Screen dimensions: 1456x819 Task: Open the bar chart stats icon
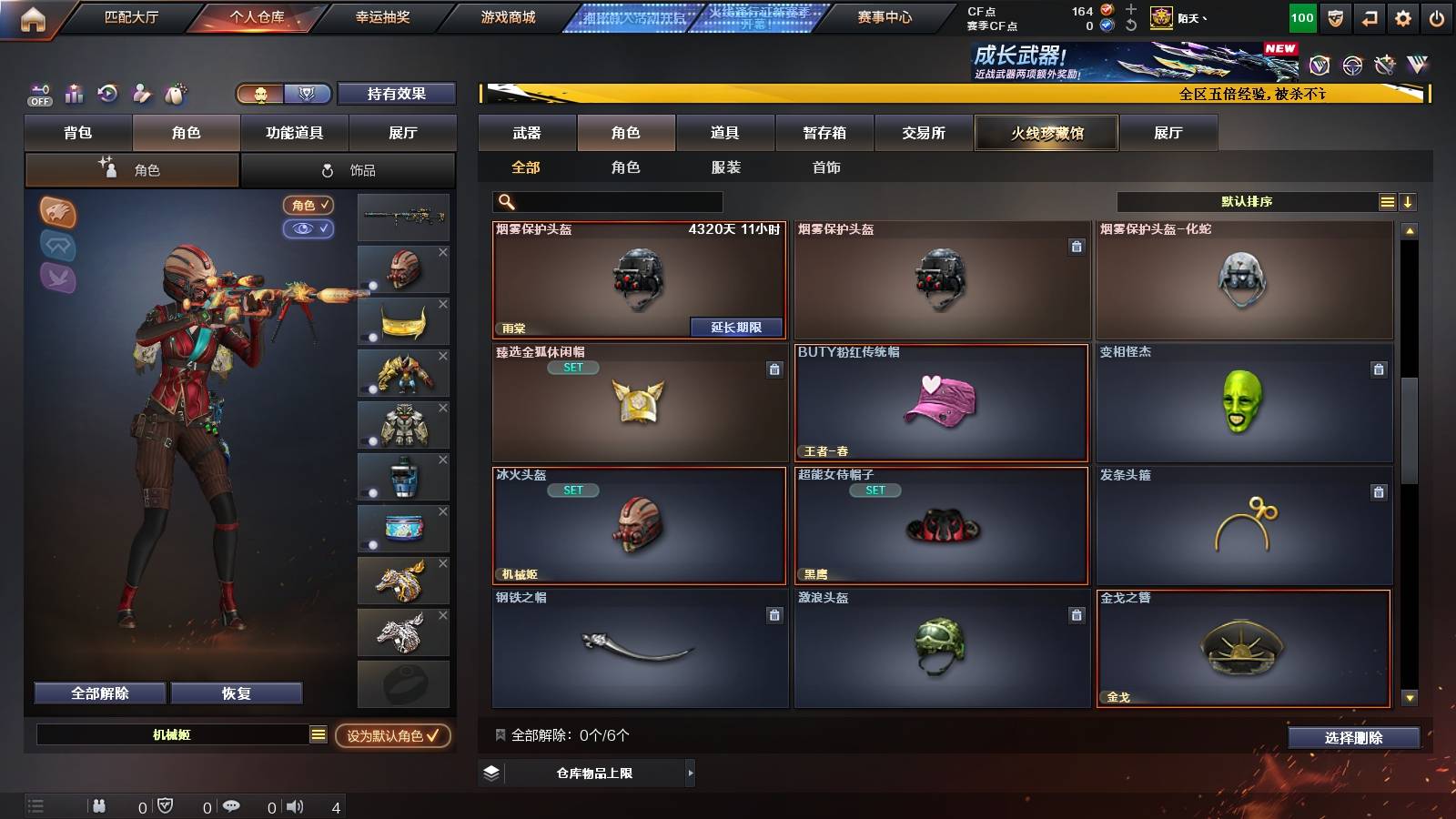pos(74,94)
